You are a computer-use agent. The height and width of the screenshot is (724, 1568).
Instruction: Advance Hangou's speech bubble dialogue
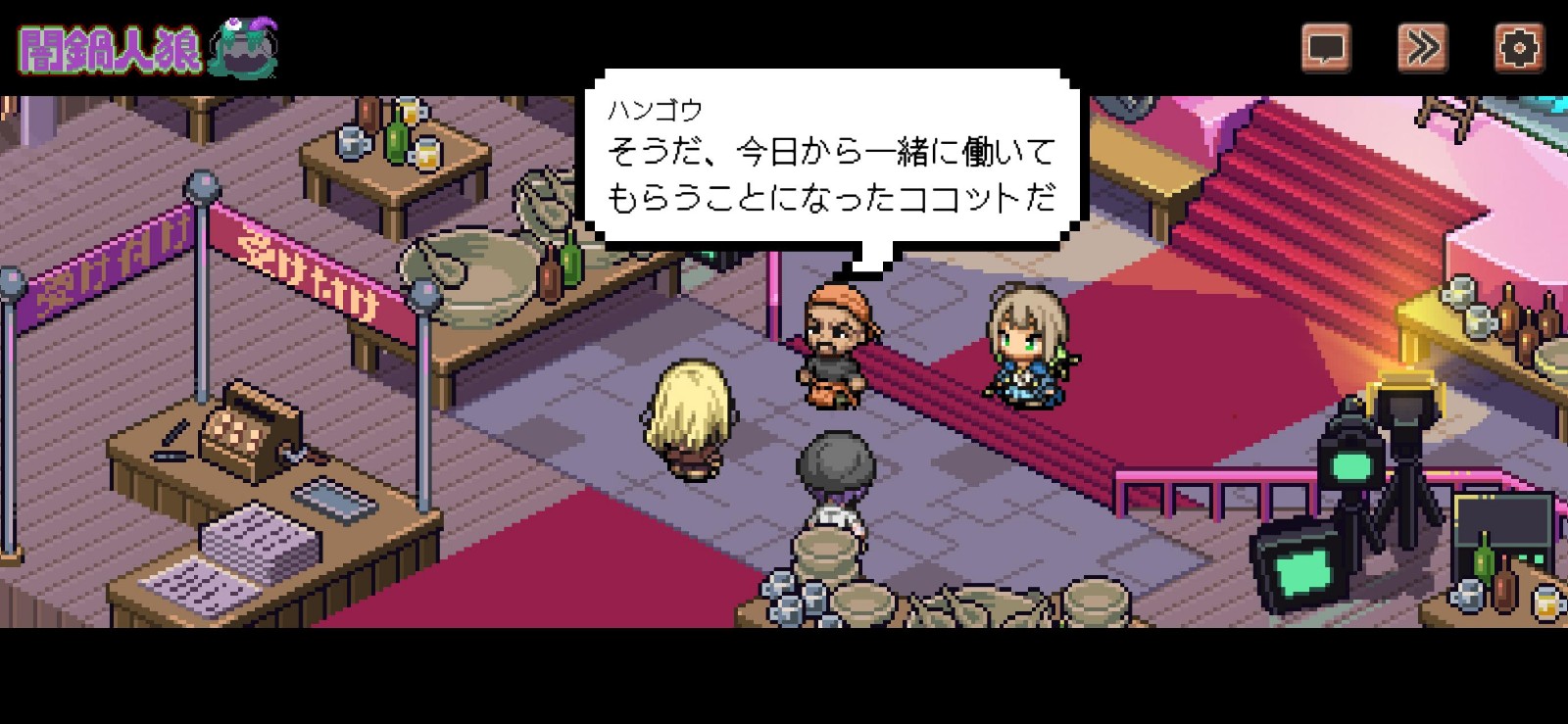click(832, 160)
